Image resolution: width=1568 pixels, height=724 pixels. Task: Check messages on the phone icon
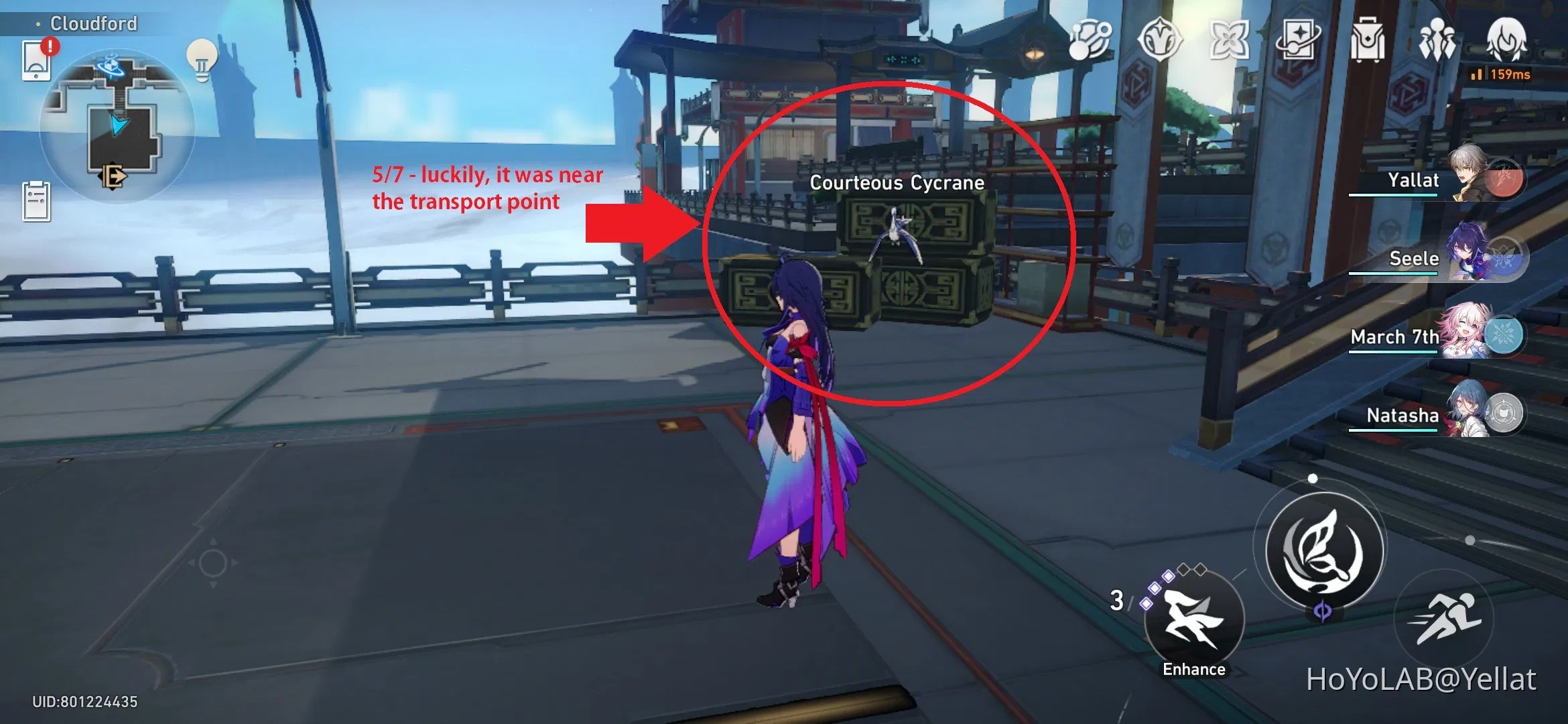pyautogui.click(x=38, y=60)
